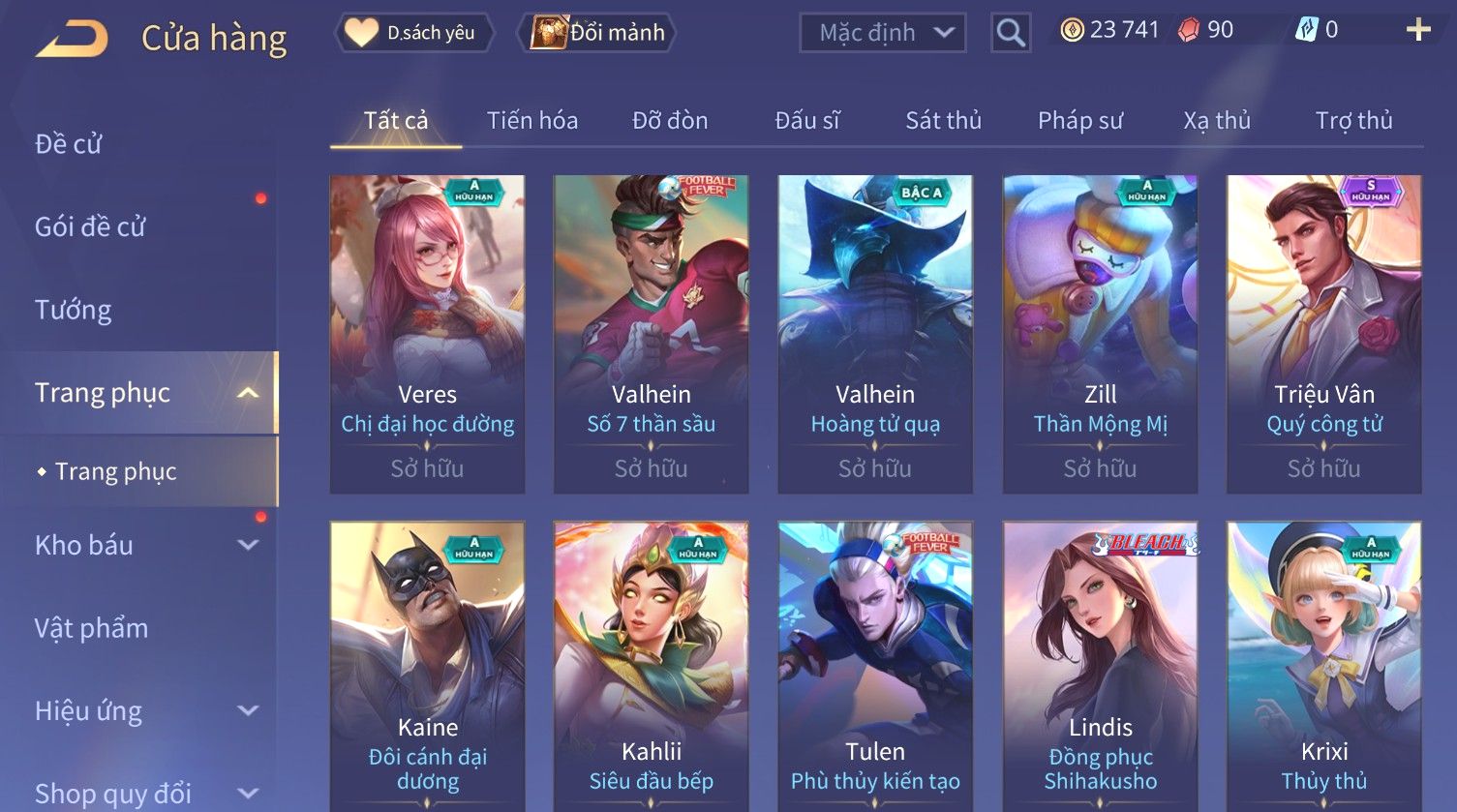View the Zill Thần Mộng Mị skin card
Viewport: 1457px width, 812px height.
point(1100,334)
